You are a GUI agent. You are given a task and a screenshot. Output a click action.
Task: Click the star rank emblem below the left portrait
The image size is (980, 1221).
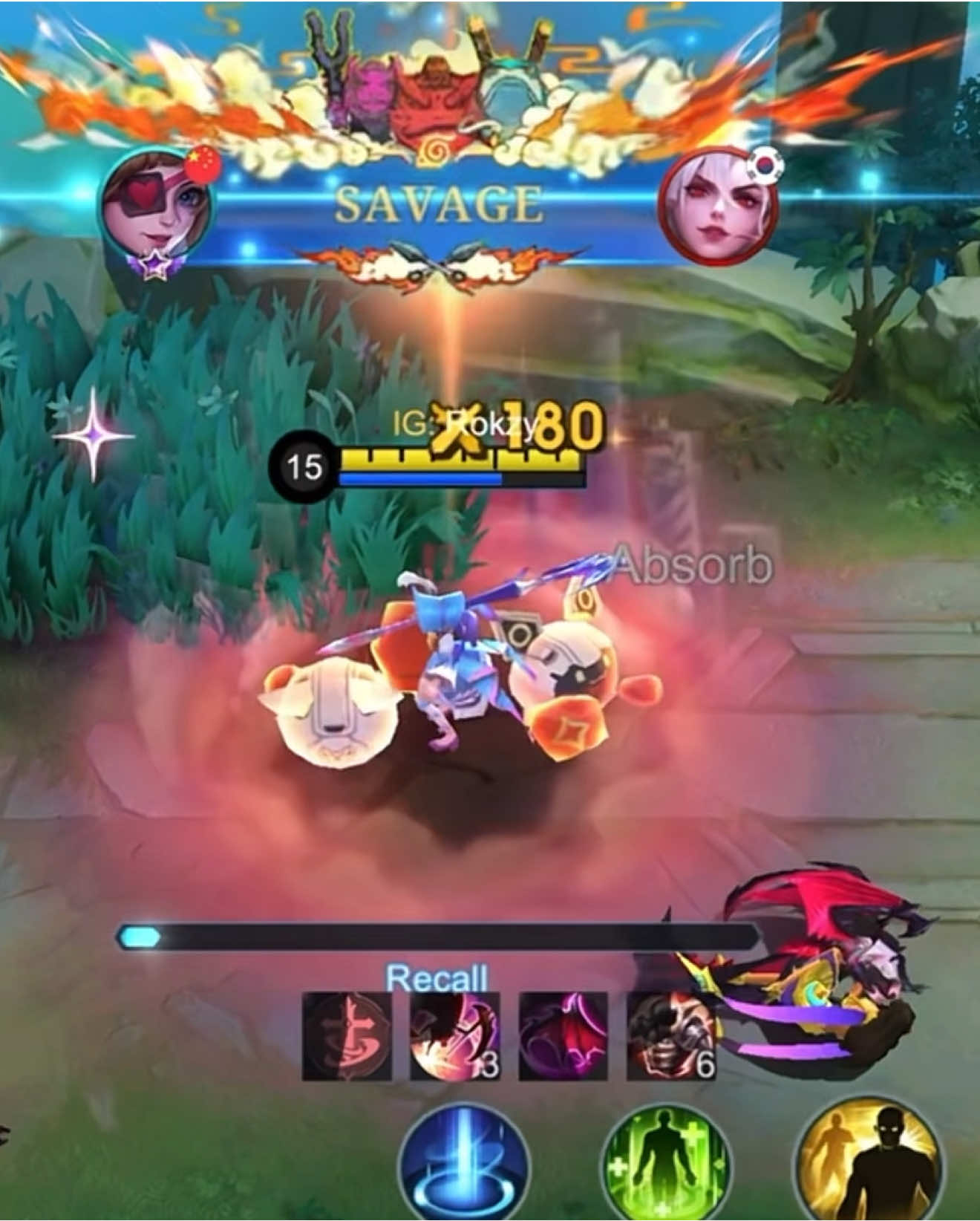pos(155,265)
